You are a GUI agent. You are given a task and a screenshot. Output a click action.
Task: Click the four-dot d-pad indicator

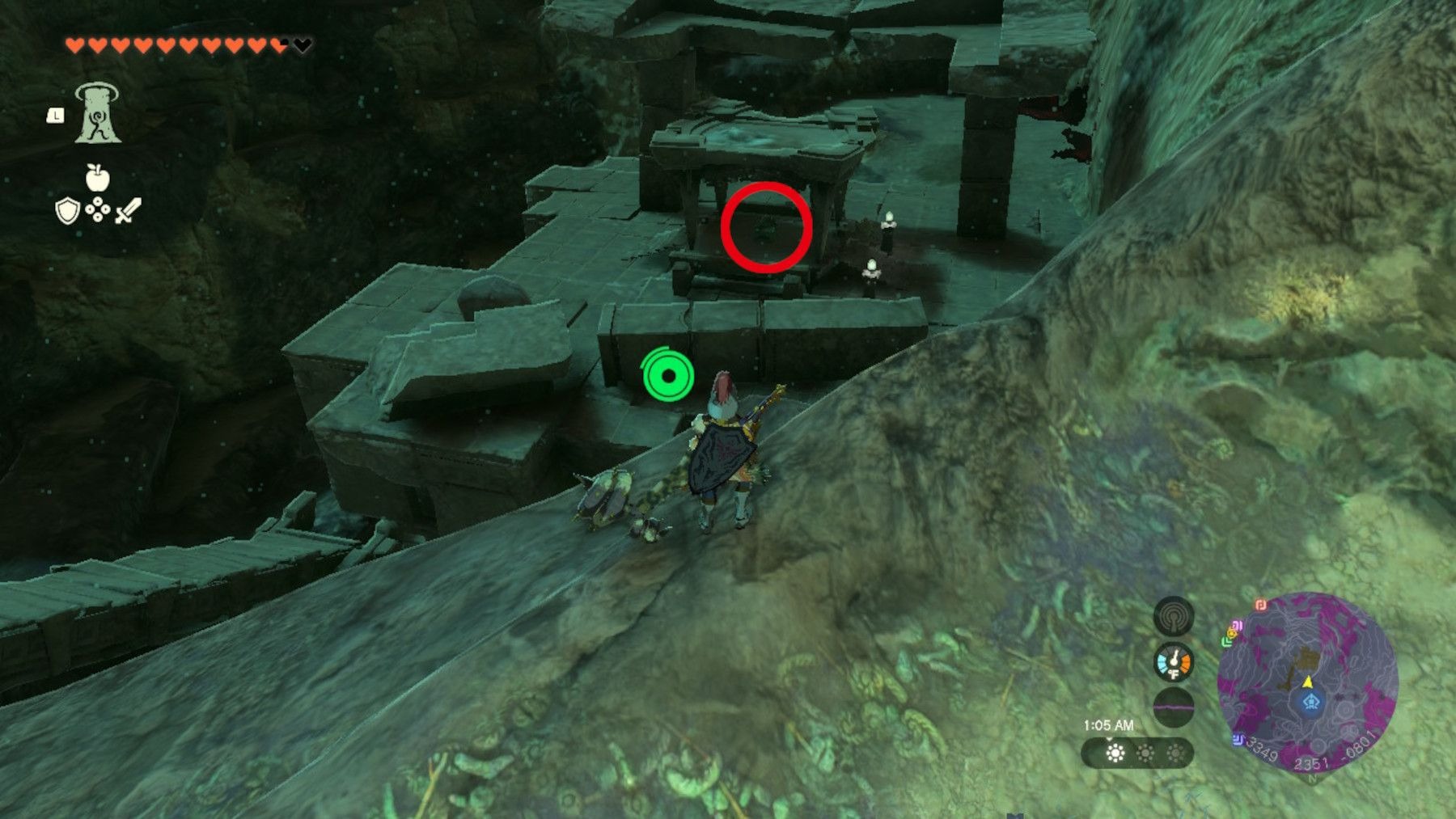(98, 212)
